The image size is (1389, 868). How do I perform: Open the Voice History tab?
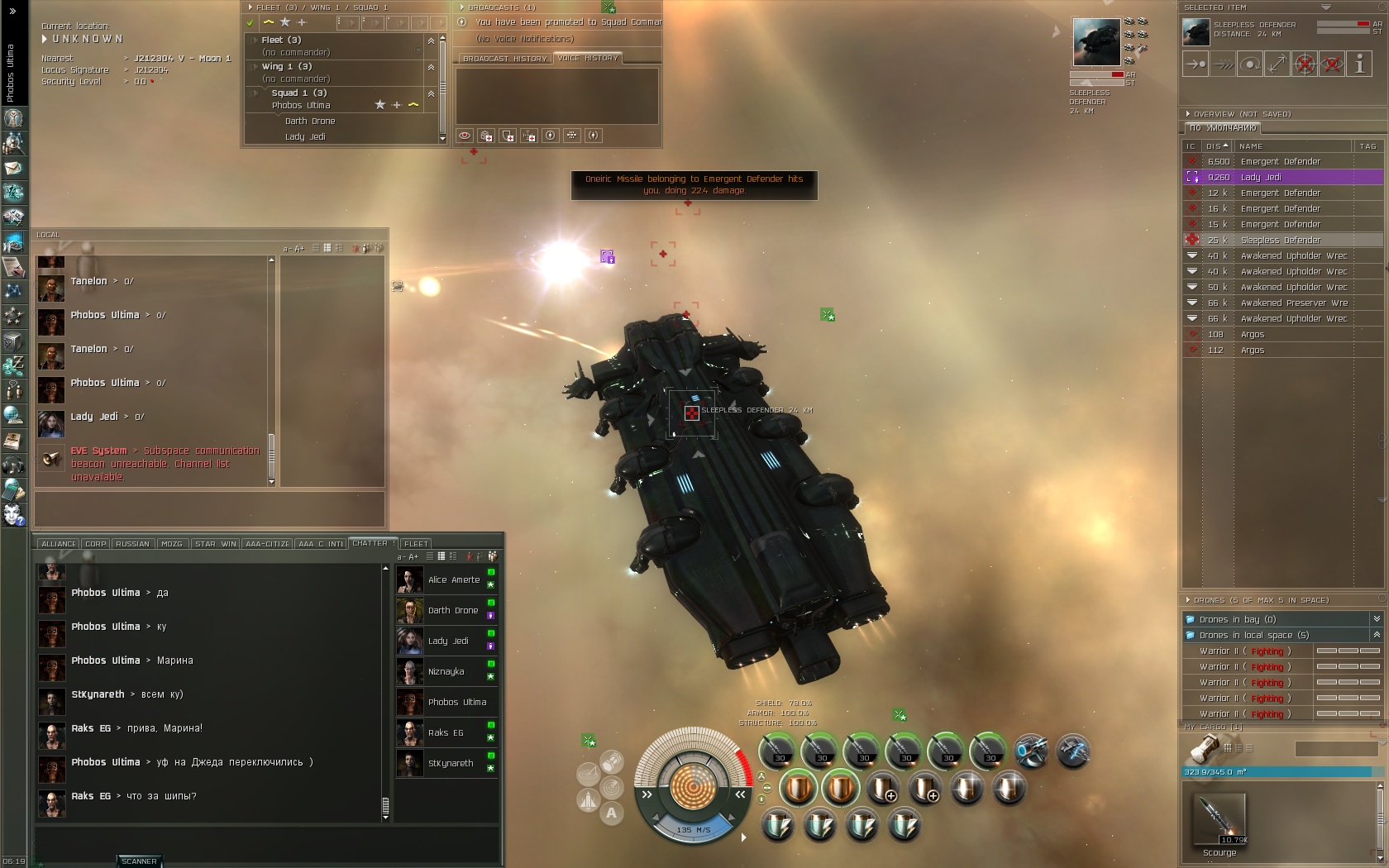[588, 59]
